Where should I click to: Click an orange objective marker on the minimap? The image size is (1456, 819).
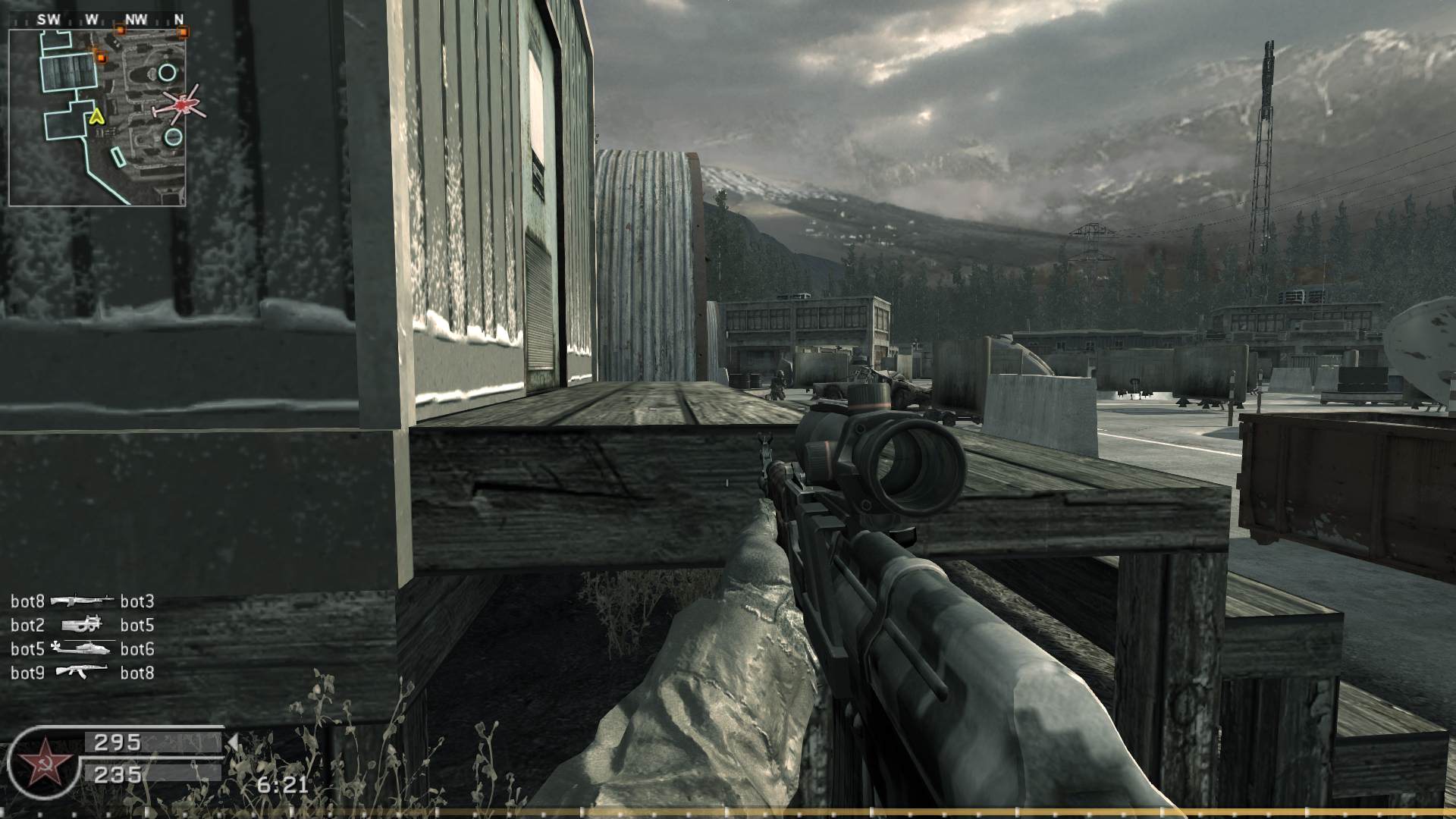[102, 57]
